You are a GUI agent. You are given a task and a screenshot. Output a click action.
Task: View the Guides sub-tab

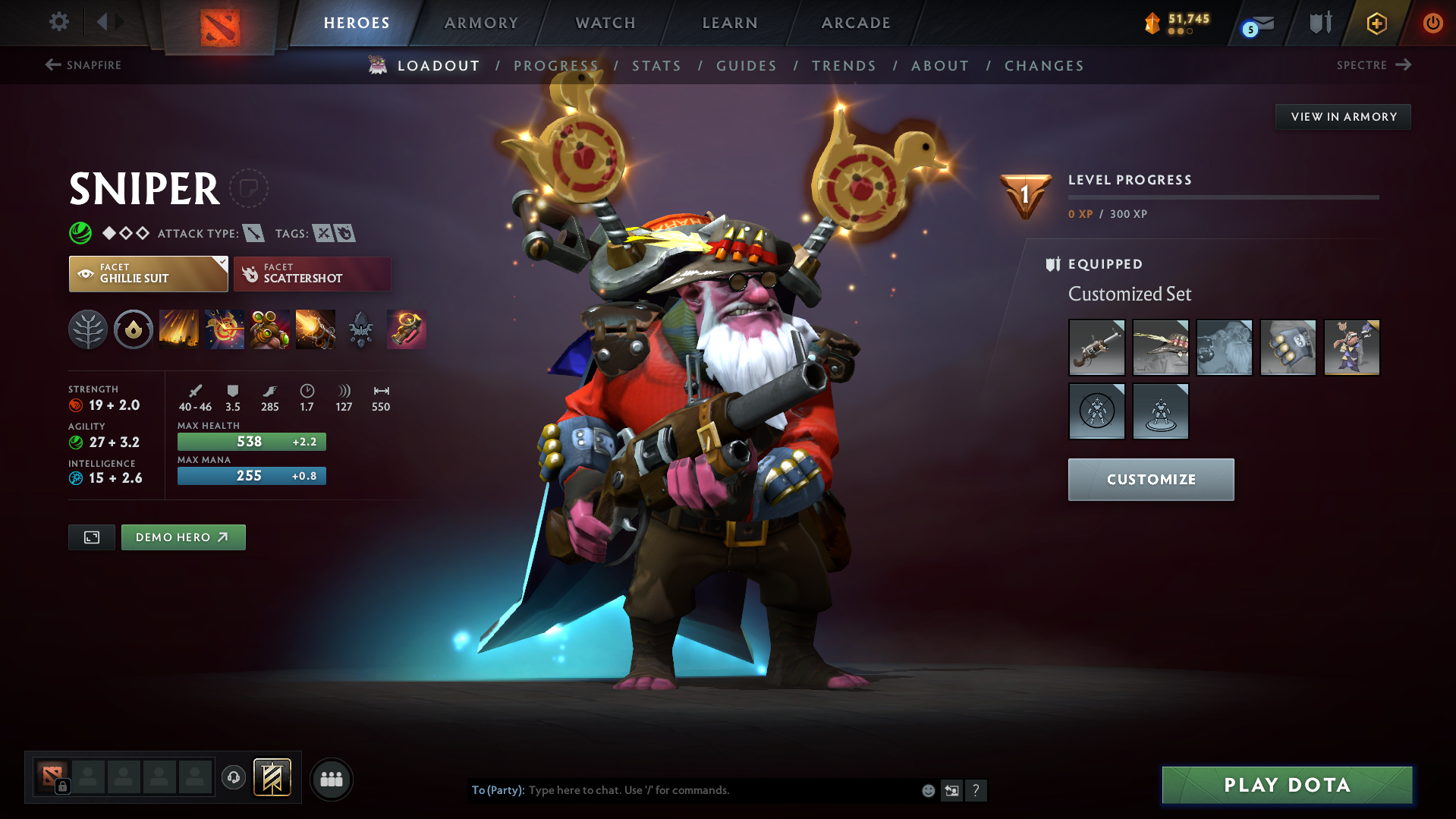pyautogui.click(x=747, y=66)
